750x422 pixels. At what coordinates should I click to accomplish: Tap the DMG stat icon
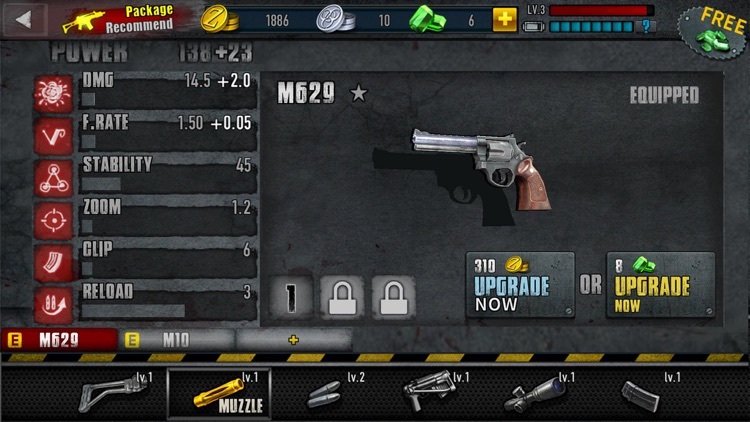(52, 92)
